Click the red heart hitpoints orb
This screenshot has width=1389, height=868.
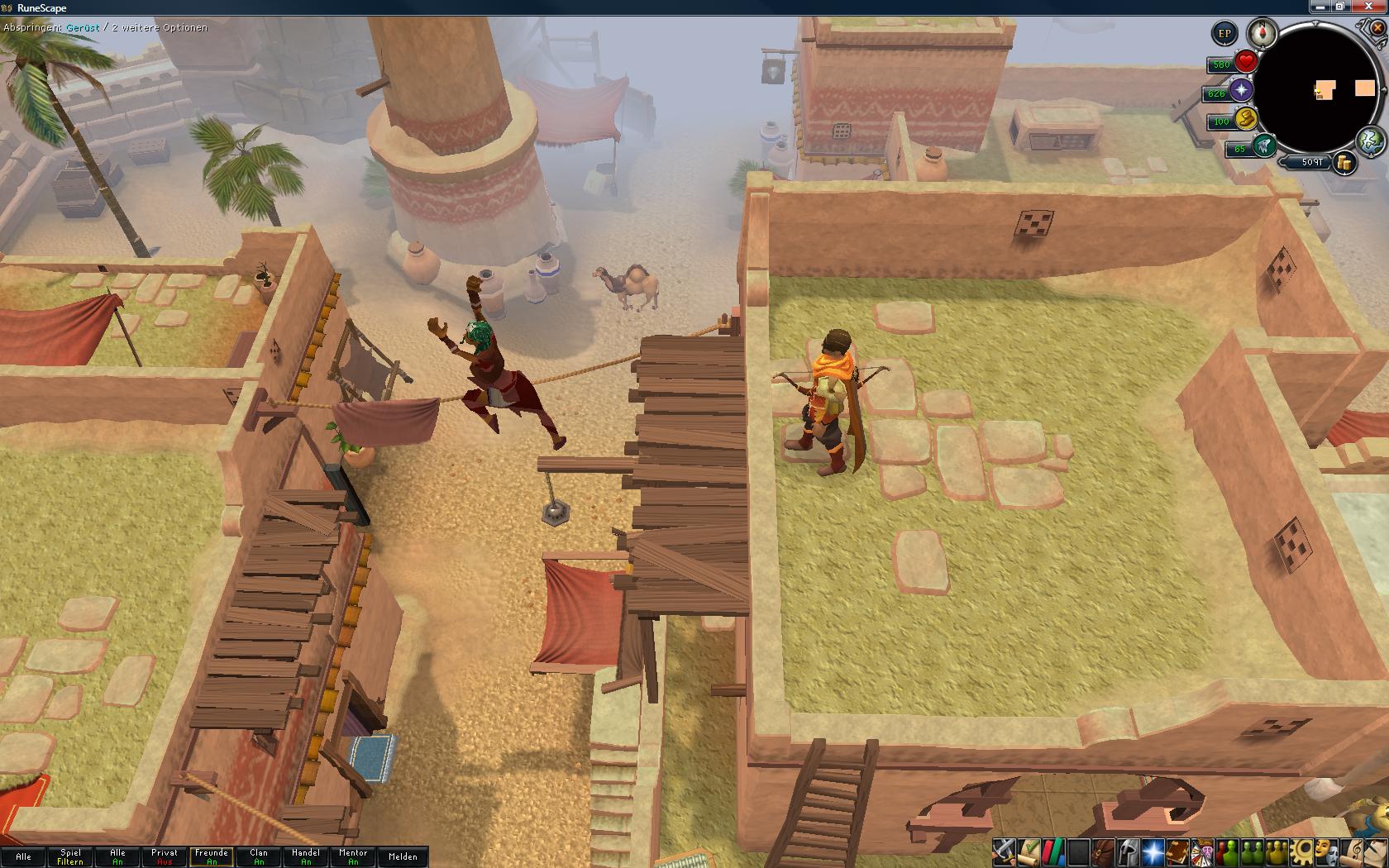coord(1246,62)
